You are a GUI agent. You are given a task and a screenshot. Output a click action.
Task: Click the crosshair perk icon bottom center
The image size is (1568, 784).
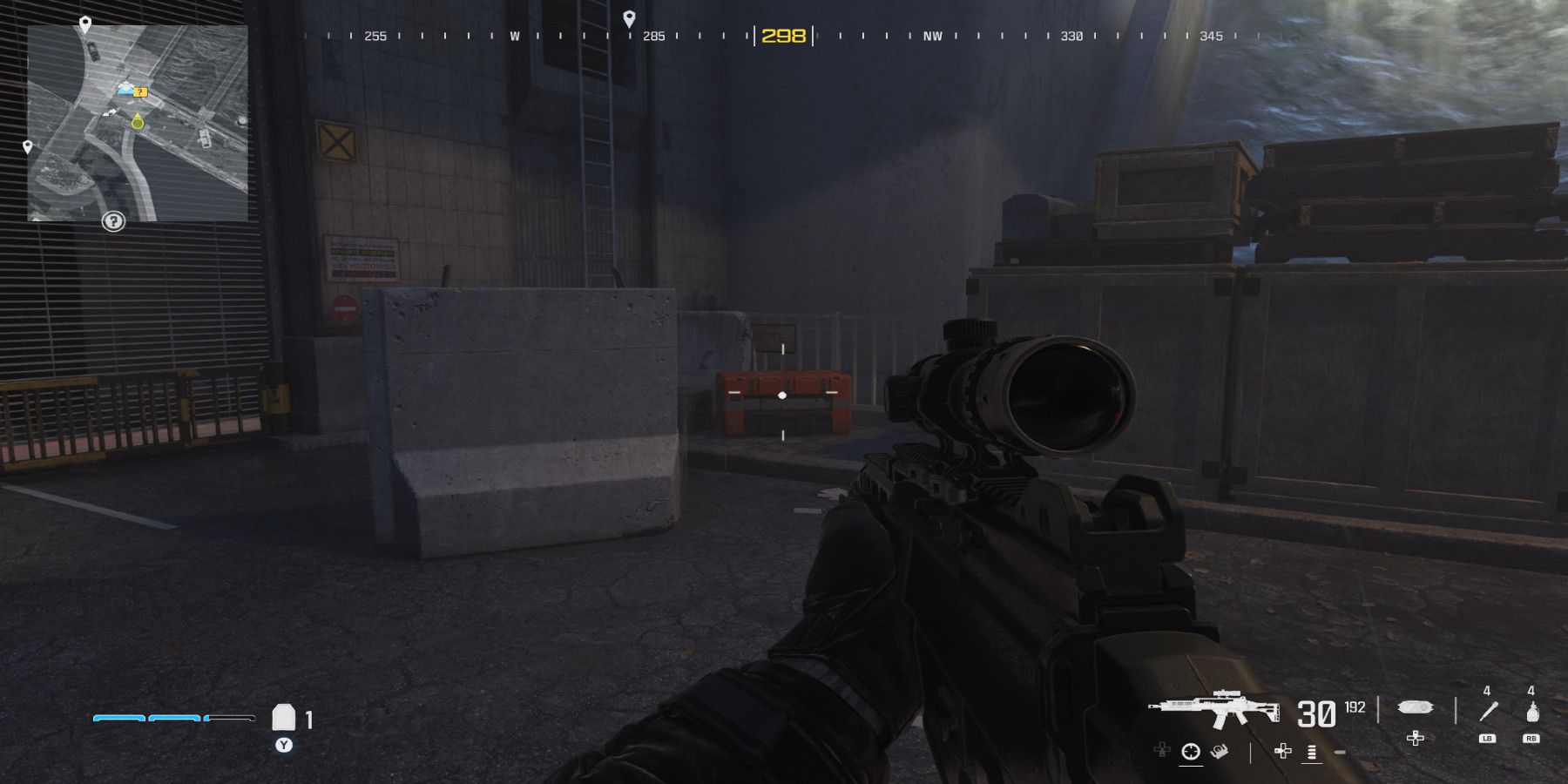[x=1189, y=752]
